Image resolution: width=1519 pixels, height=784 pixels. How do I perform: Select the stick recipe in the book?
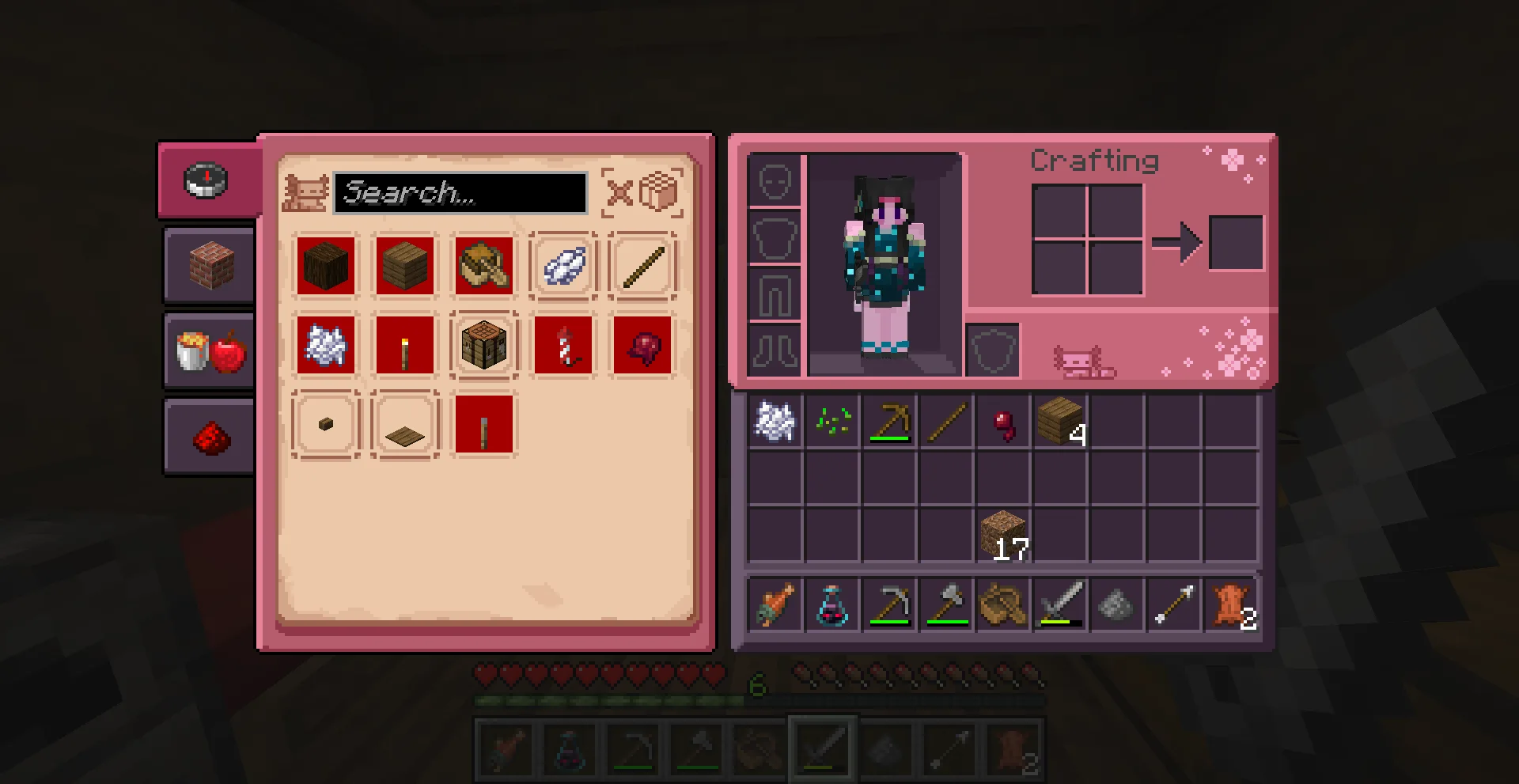click(x=642, y=266)
